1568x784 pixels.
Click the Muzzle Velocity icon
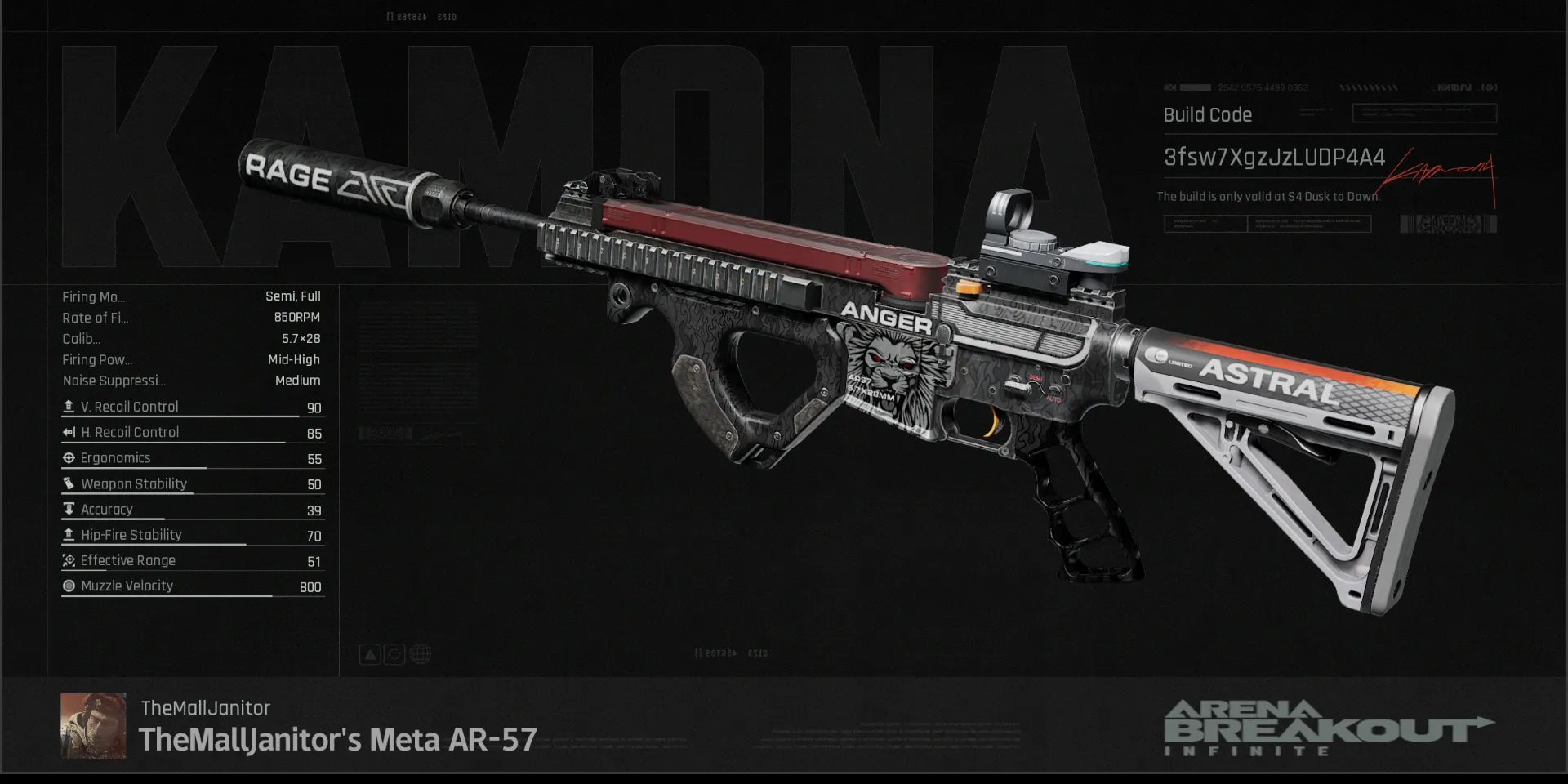[69, 586]
